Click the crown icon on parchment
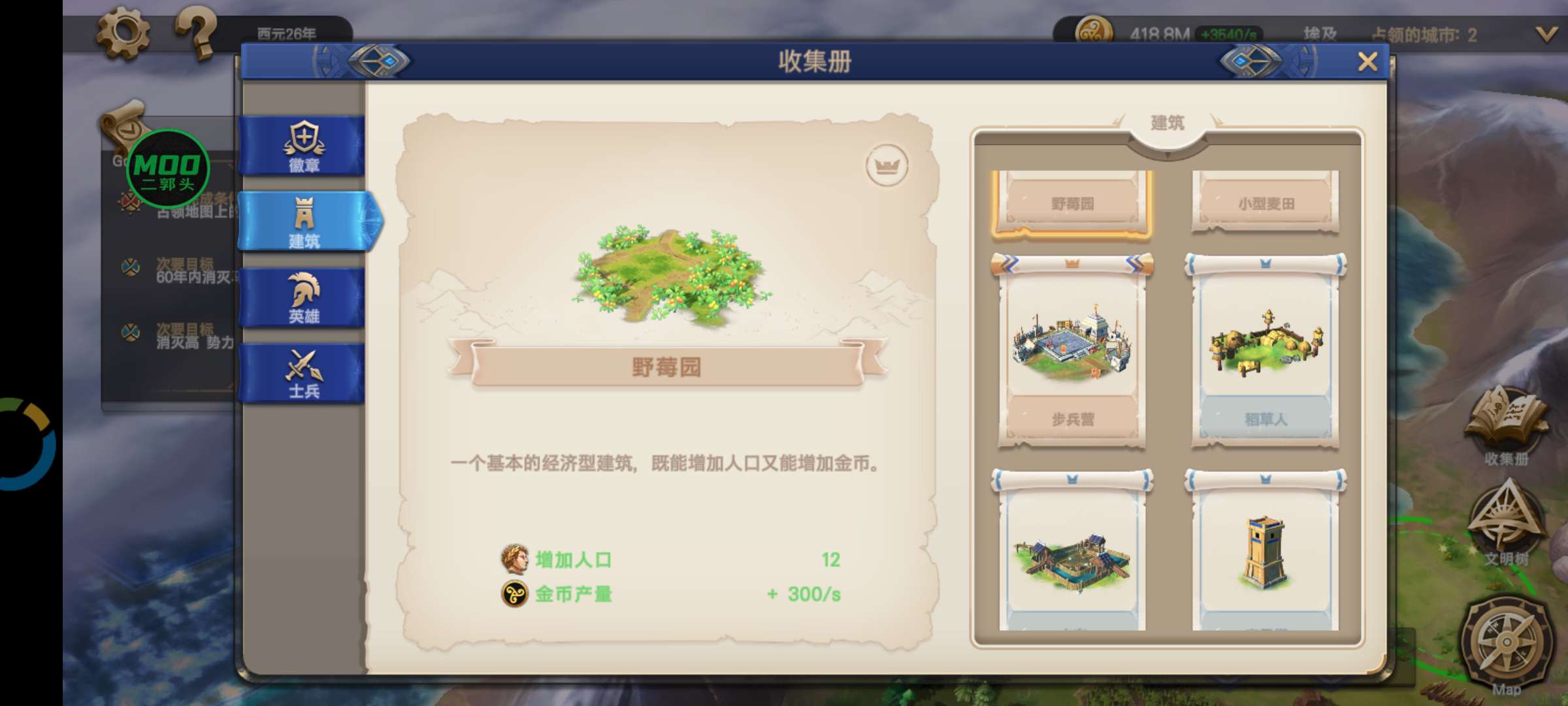The image size is (1568, 706). (x=887, y=165)
